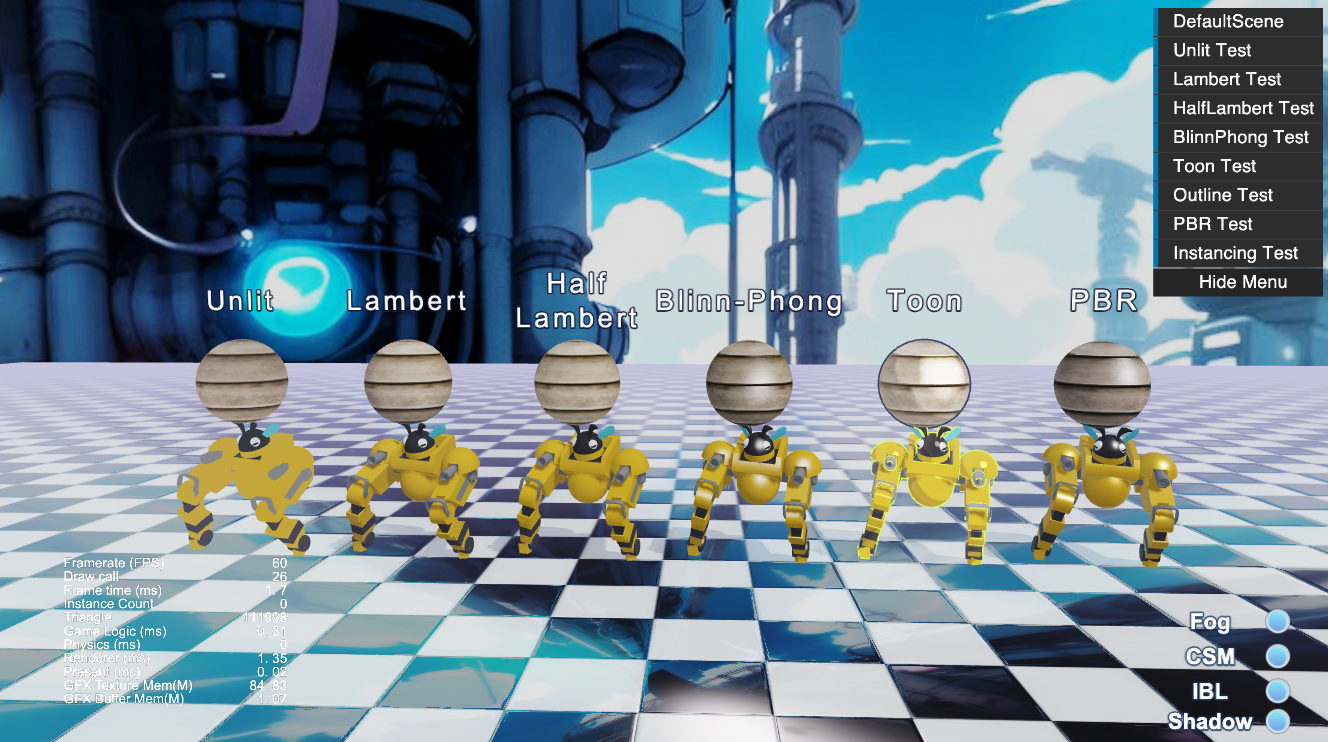The image size is (1328, 742).
Task: Toggle the Fog effect button
Action: coord(1277,623)
